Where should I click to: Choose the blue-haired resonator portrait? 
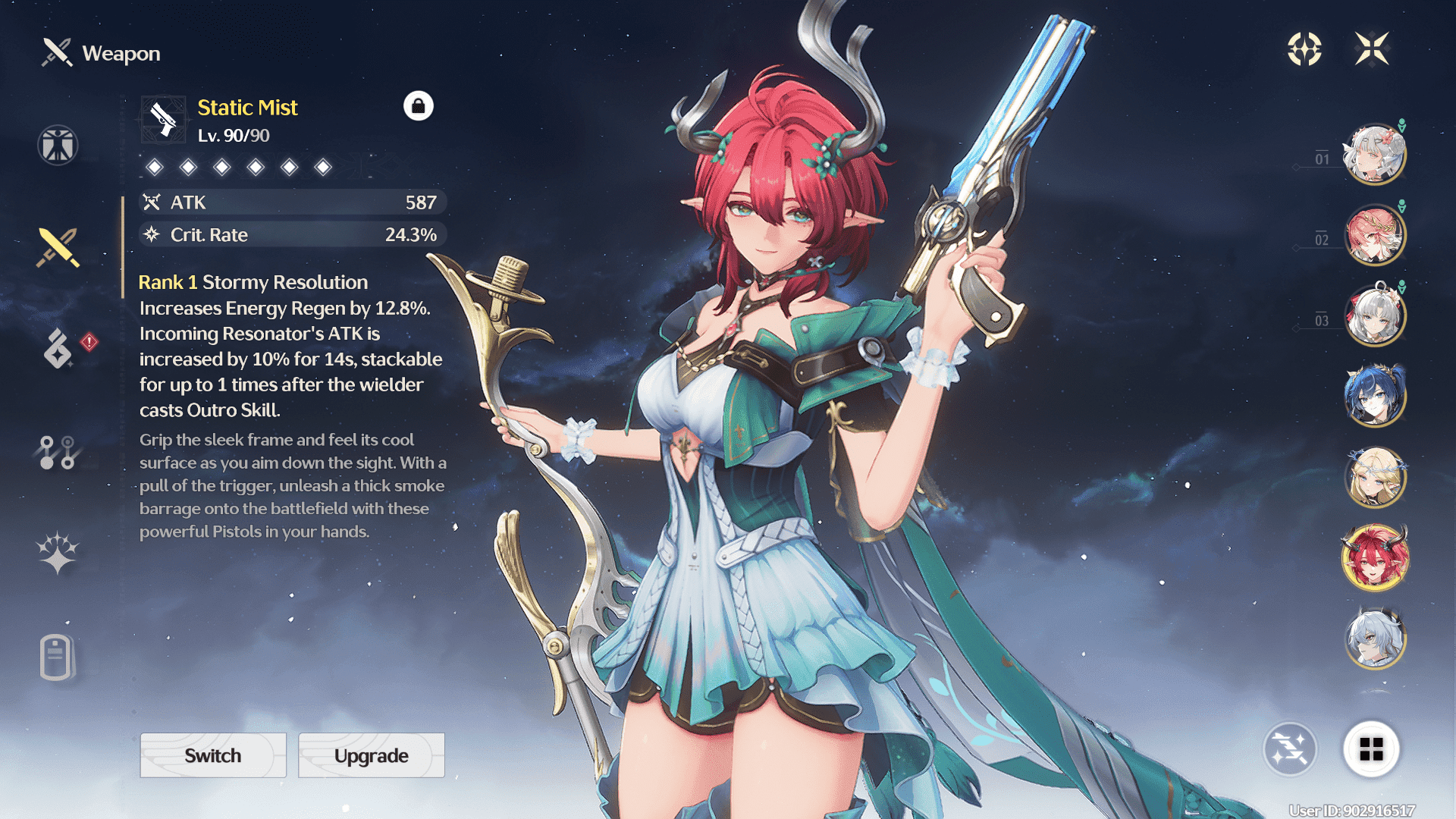click(x=1374, y=396)
